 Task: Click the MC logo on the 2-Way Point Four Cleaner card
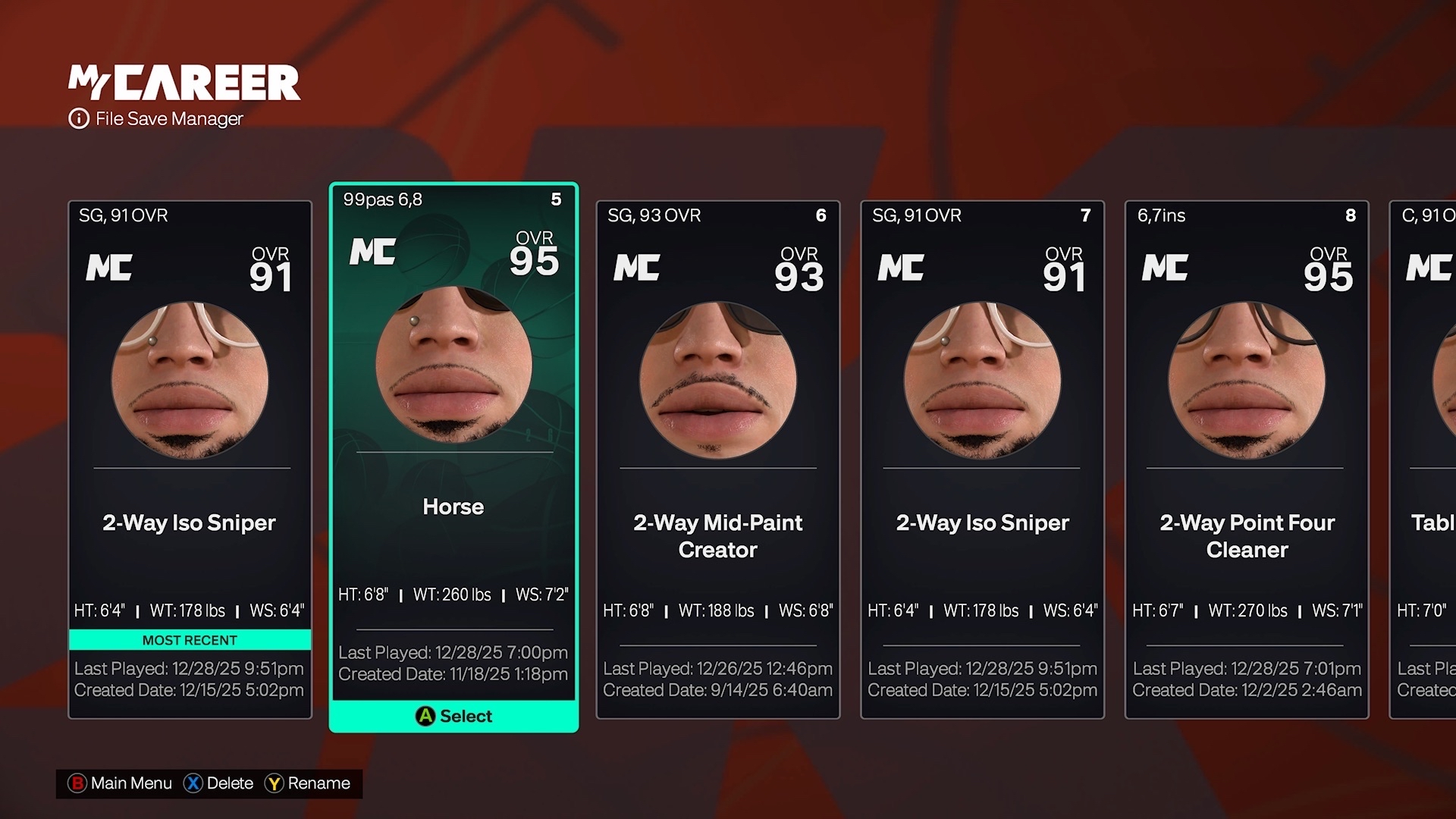coord(1165,268)
